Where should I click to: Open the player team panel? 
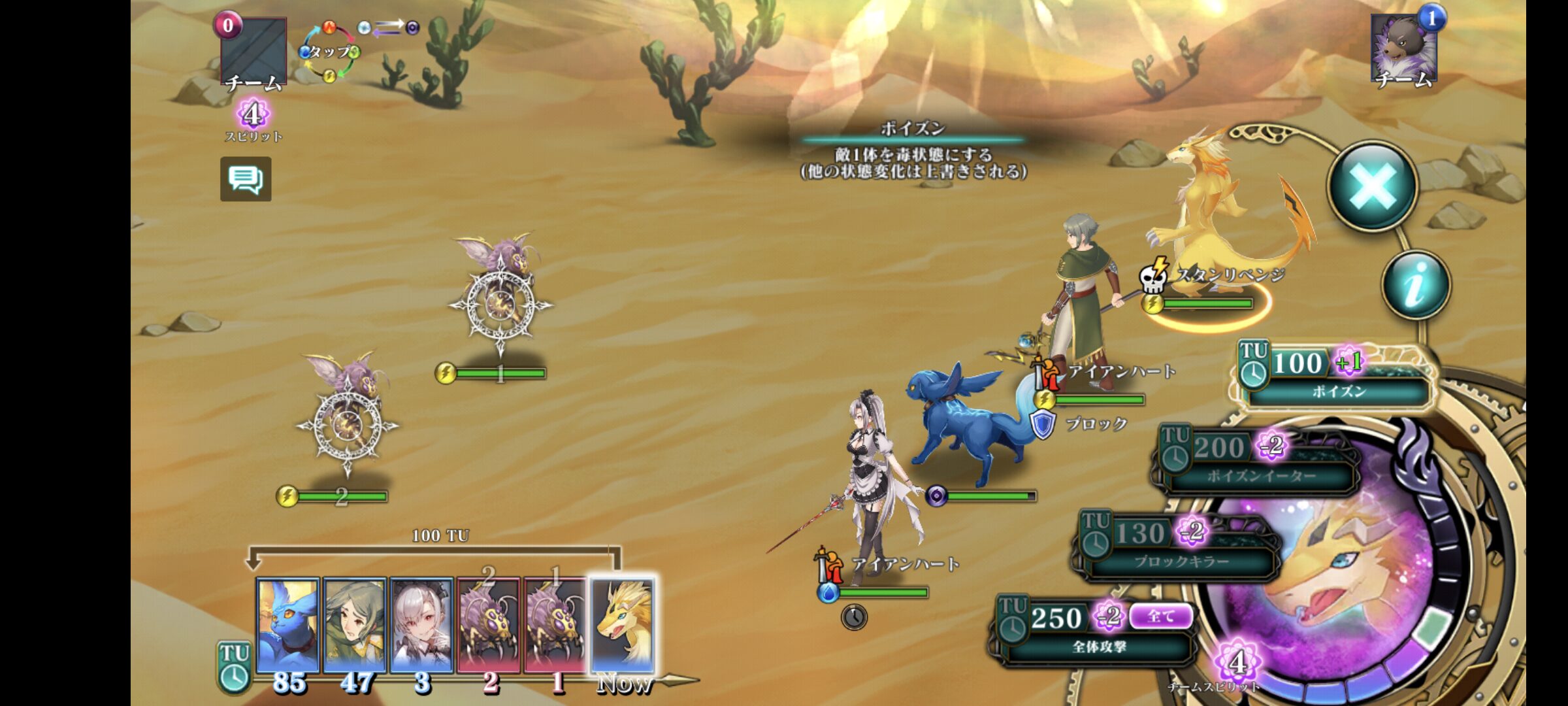pos(253,52)
